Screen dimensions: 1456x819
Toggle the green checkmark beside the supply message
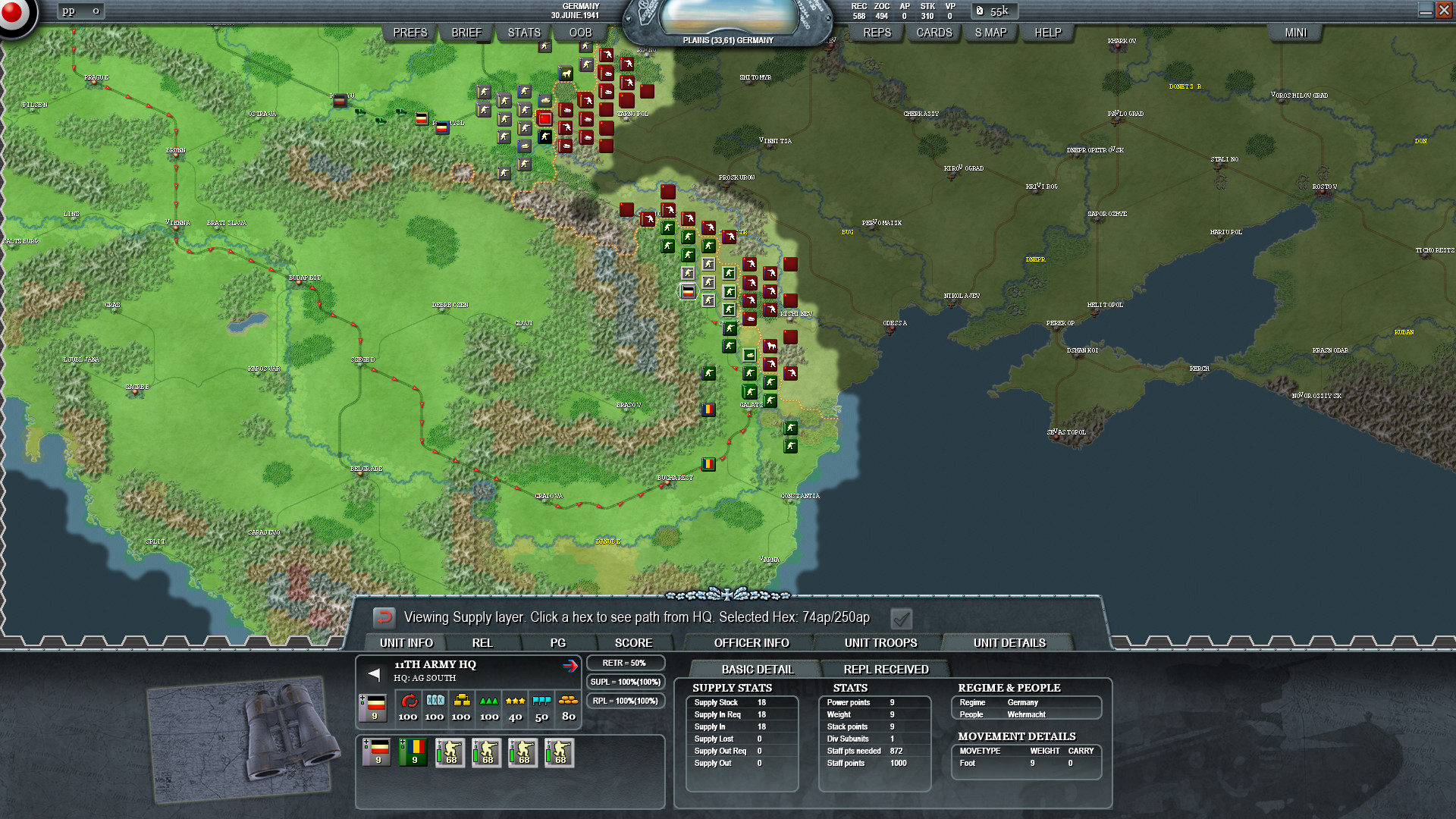(901, 618)
